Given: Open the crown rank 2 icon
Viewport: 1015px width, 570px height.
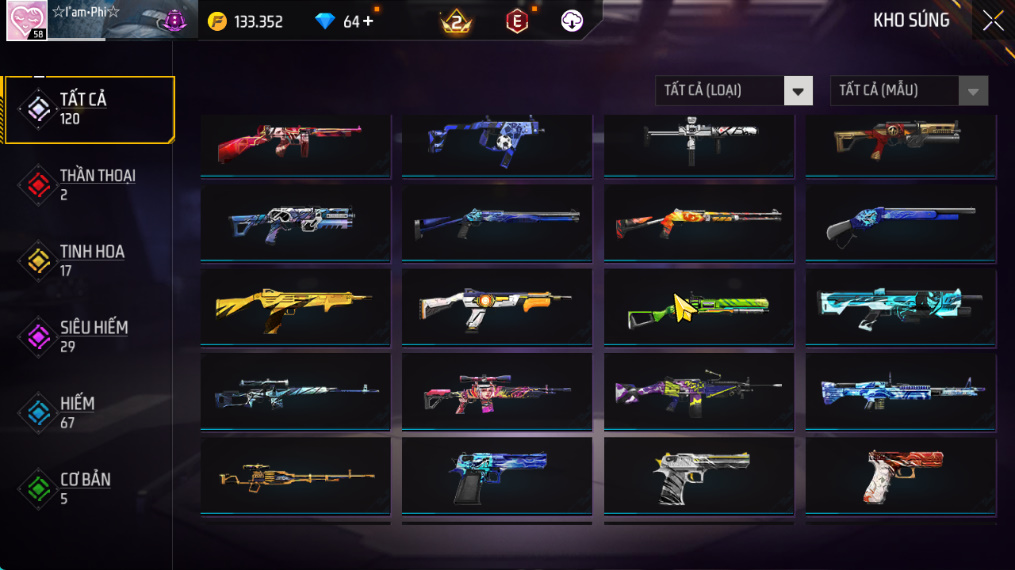Looking at the screenshot, I should click(456, 21).
